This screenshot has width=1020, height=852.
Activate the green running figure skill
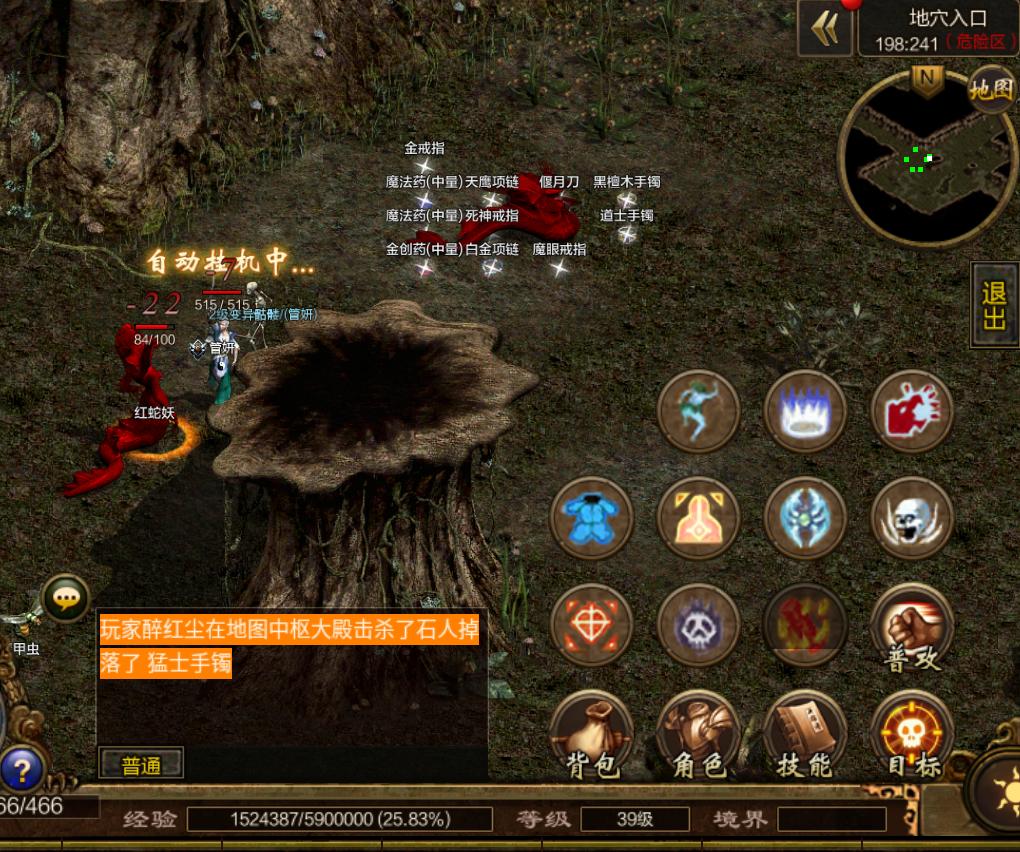pyautogui.click(x=698, y=411)
